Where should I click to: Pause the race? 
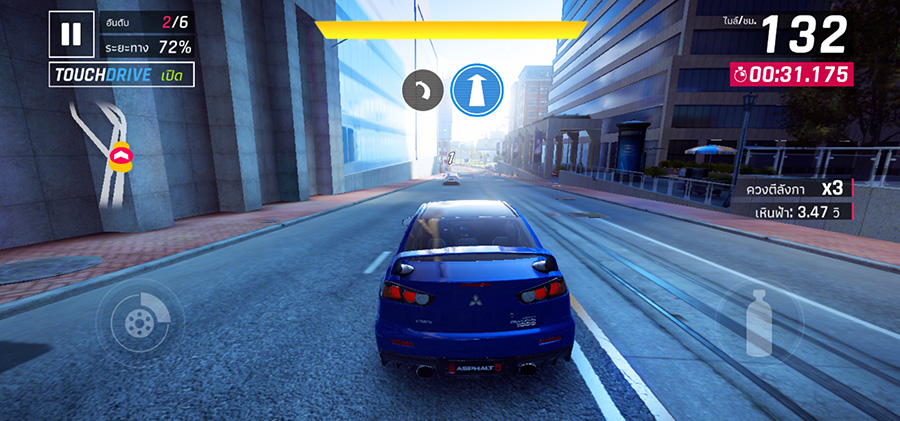pyautogui.click(x=70, y=35)
